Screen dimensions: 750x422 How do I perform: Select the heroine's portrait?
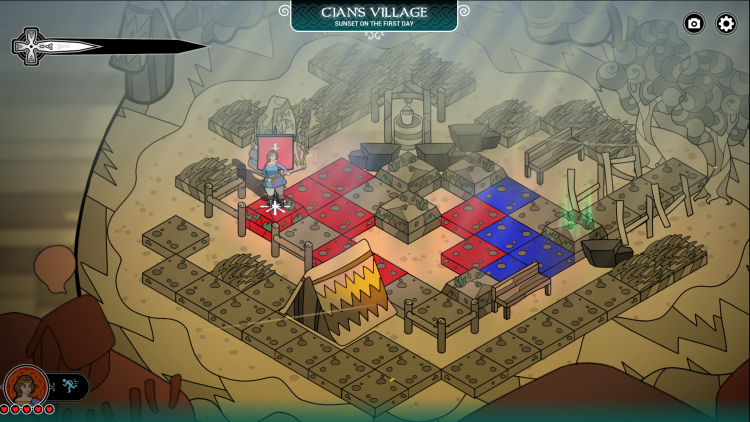tap(26, 386)
